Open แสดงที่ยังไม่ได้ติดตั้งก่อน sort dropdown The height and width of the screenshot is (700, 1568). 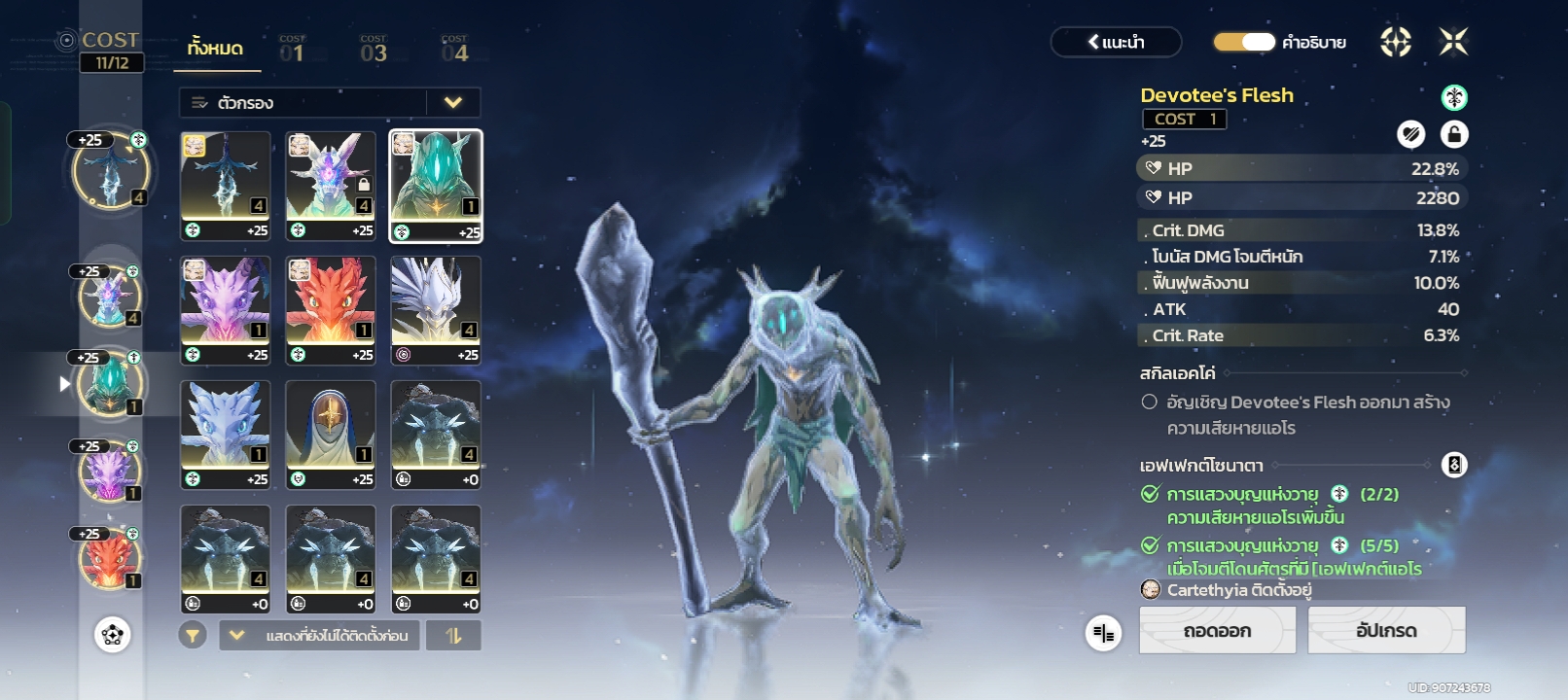[x=320, y=636]
